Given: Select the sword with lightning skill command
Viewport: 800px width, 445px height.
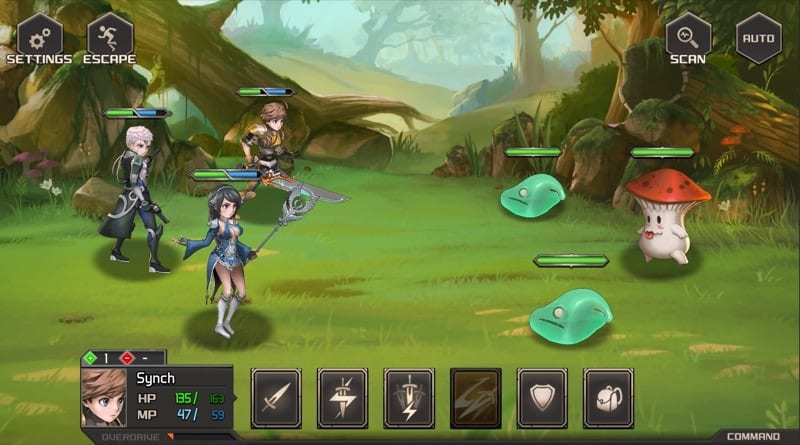Looking at the screenshot, I should pyautogui.click(x=342, y=398).
